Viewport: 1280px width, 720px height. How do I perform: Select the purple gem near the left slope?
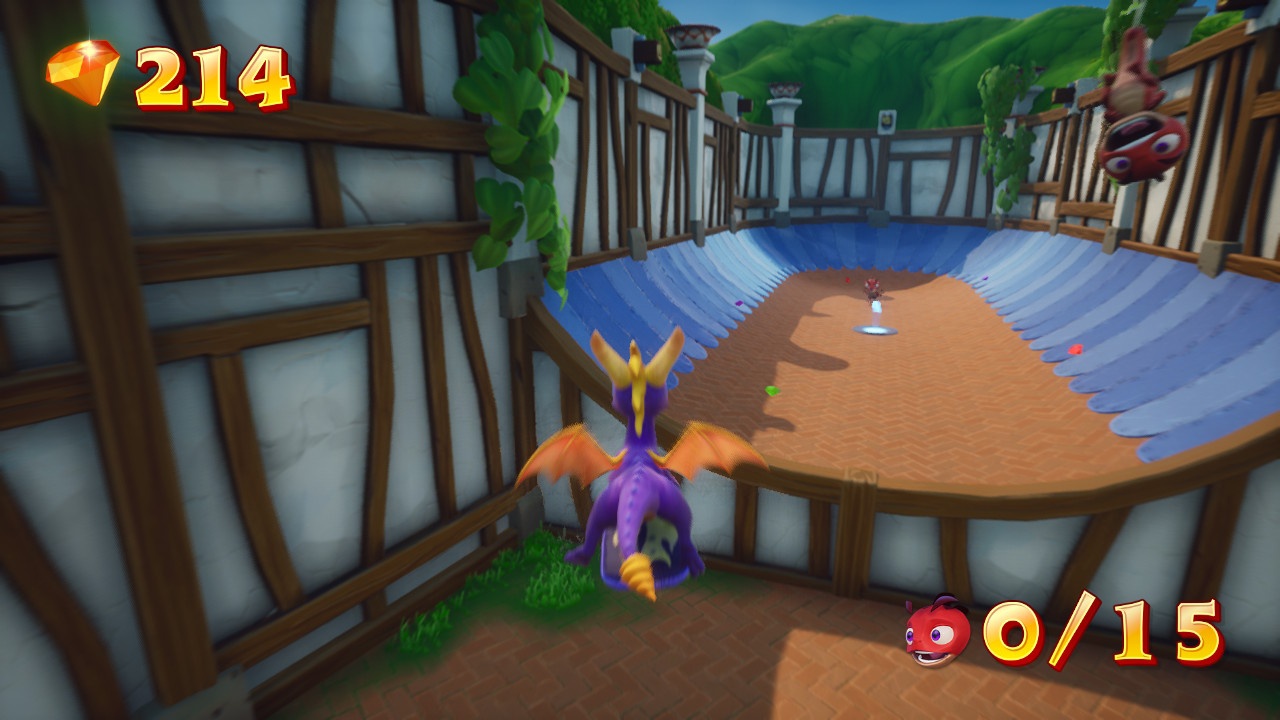click(x=739, y=302)
